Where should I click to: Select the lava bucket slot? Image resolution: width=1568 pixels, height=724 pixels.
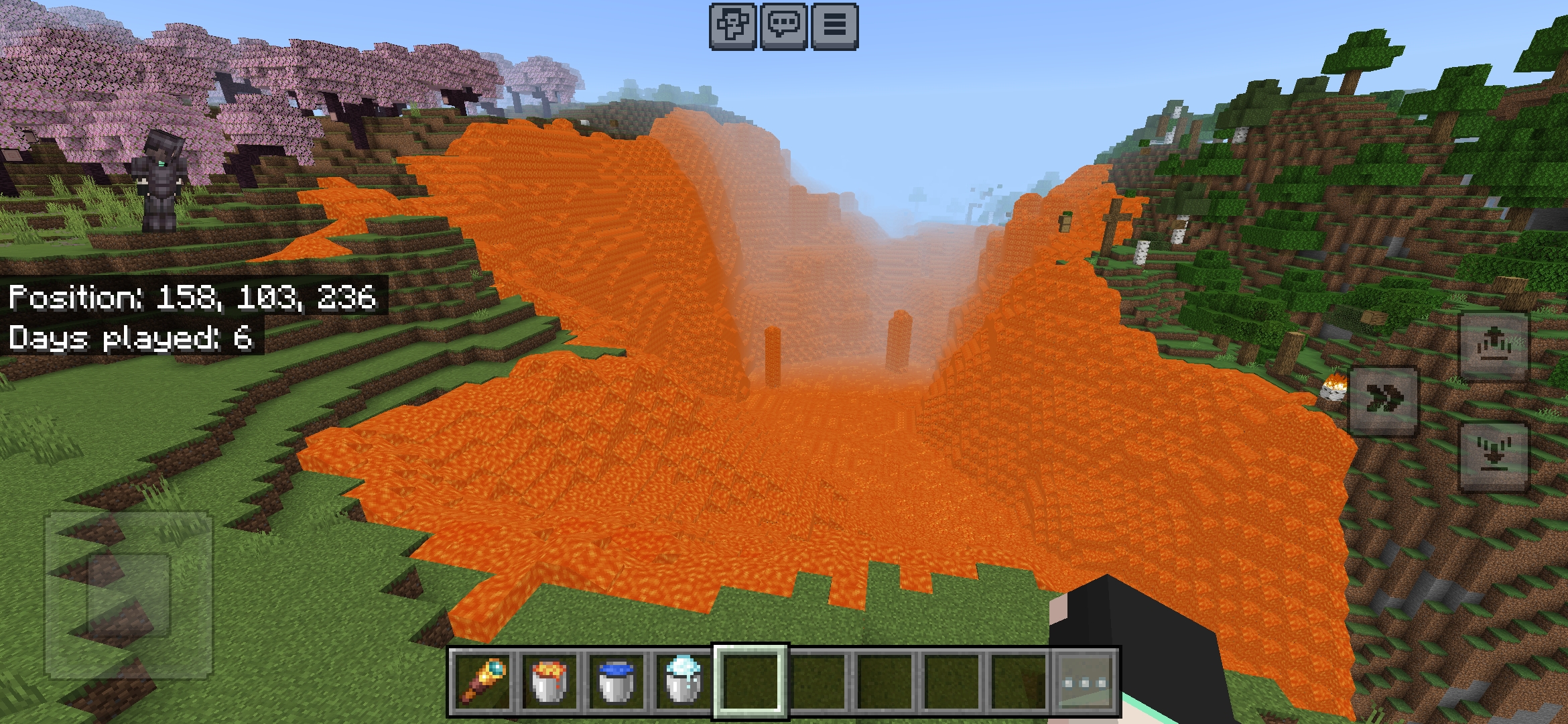coord(549,681)
